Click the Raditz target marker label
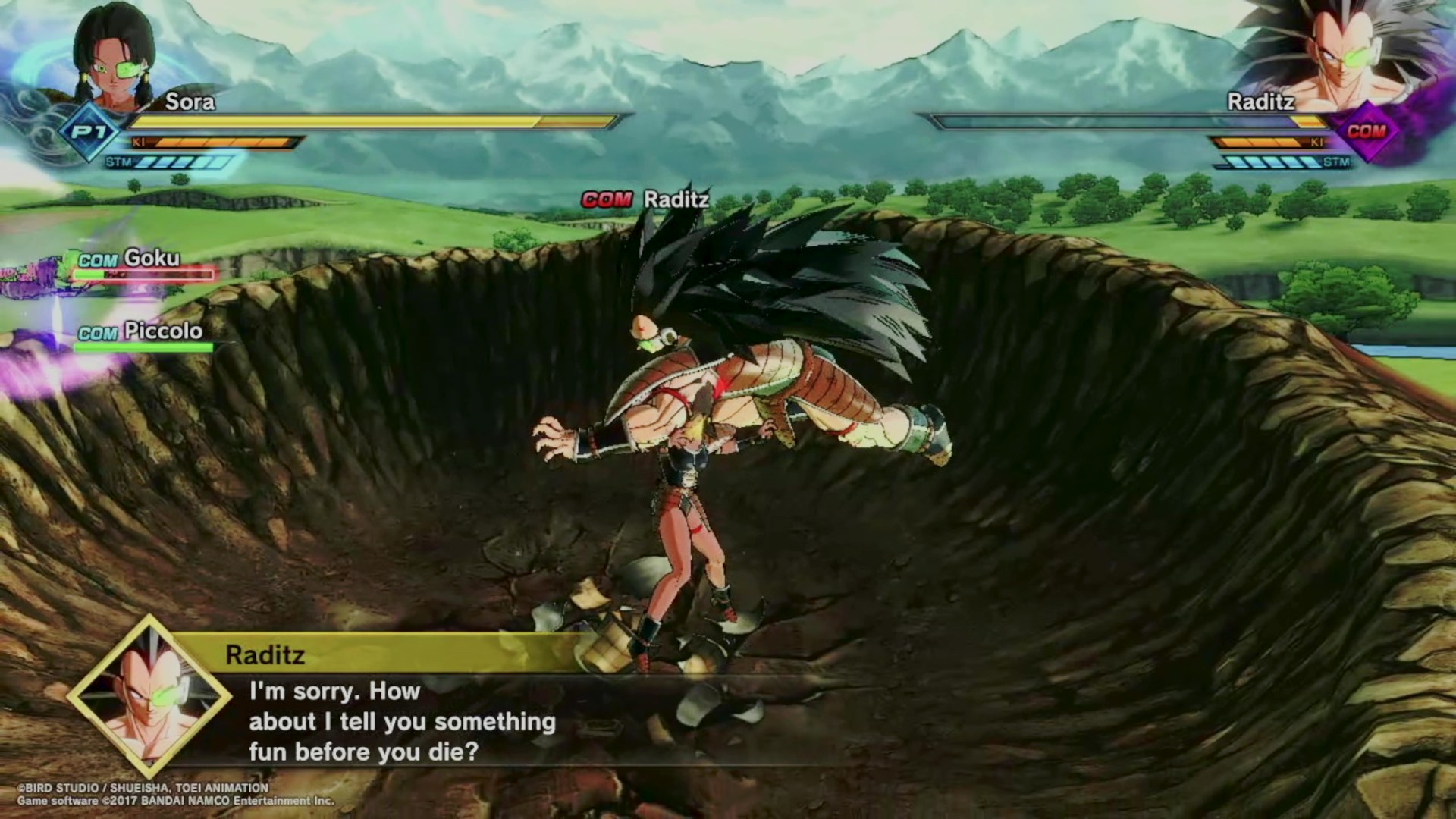1456x819 pixels. pyautogui.click(x=645, y=199)
